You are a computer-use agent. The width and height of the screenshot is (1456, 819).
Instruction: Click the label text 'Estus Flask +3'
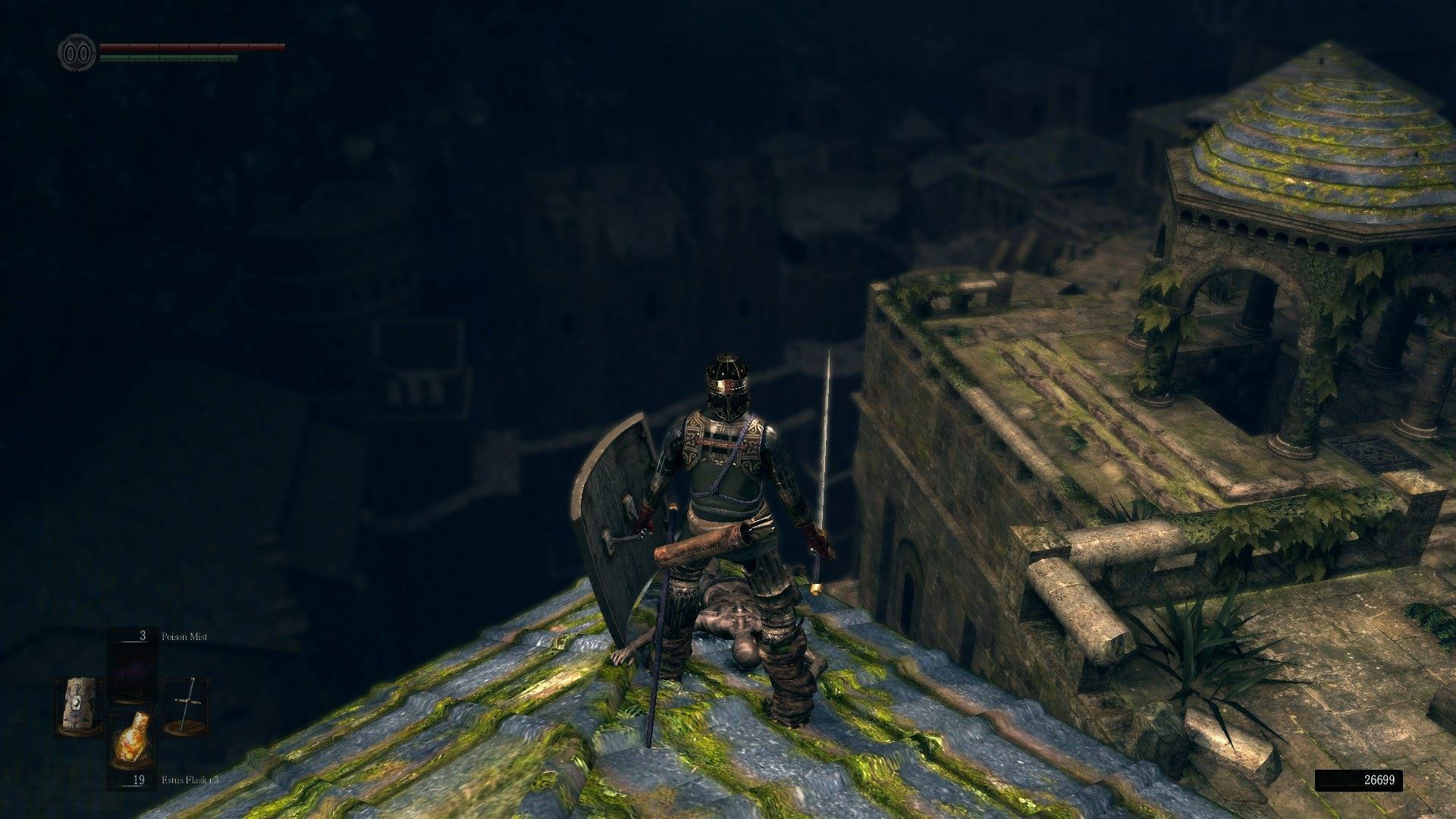point(190,780)
